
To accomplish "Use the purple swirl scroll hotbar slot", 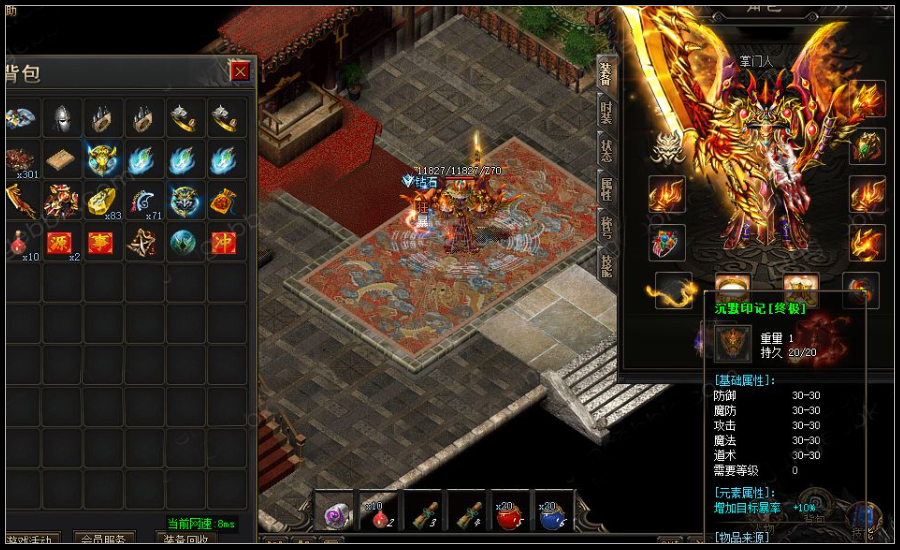I will click(334, 510).
